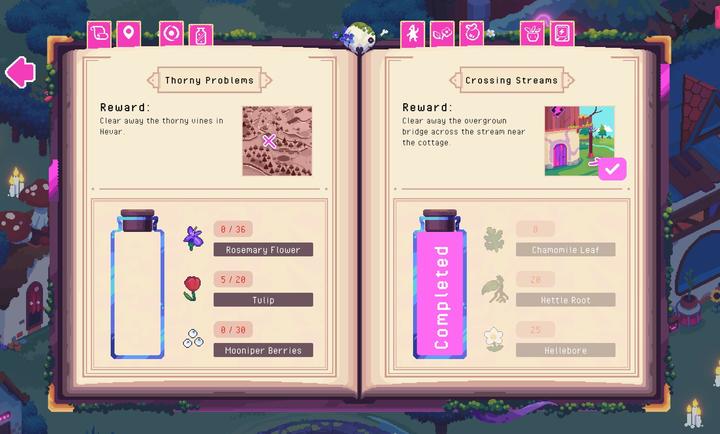Switch to the character silhouette tab
The image size is (720, 434).
(413, 34)
